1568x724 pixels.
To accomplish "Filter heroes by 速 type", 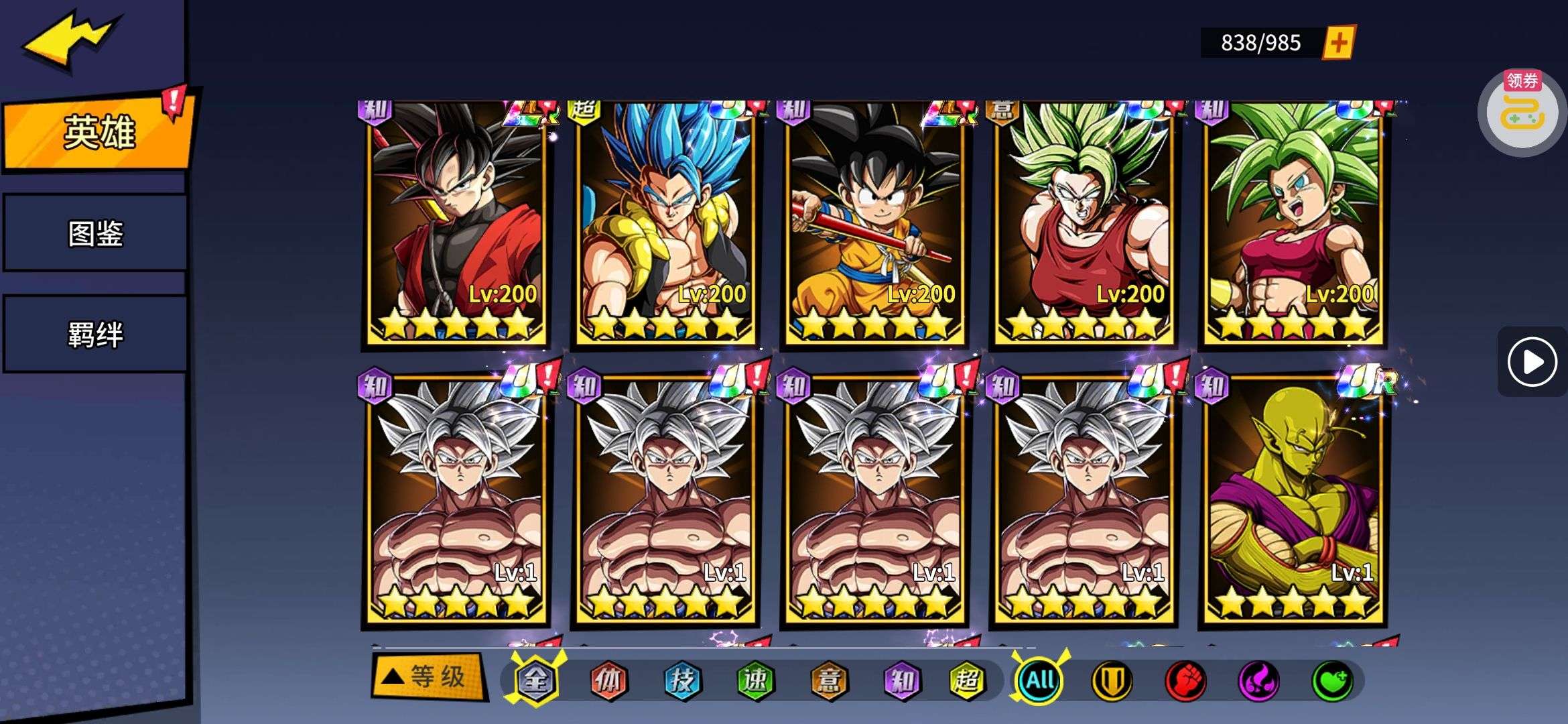I will tap(755, 681).
